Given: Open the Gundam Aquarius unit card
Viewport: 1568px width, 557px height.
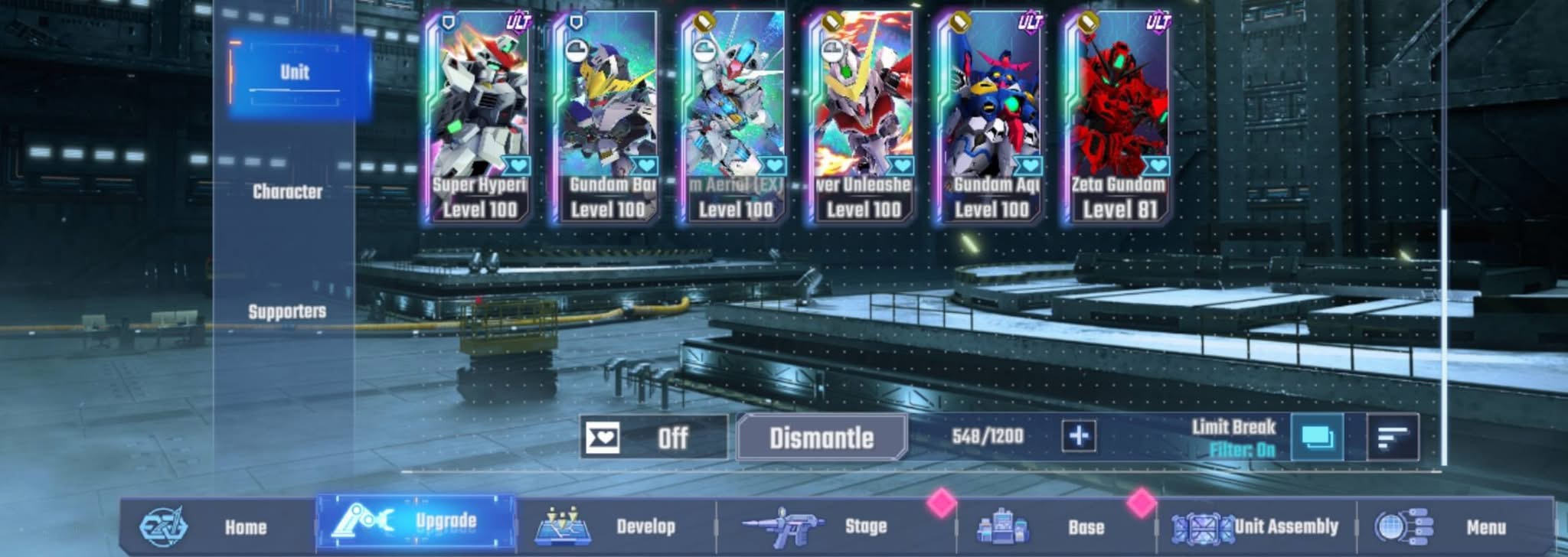Looking at the screenshot, I should pos(991,119).
